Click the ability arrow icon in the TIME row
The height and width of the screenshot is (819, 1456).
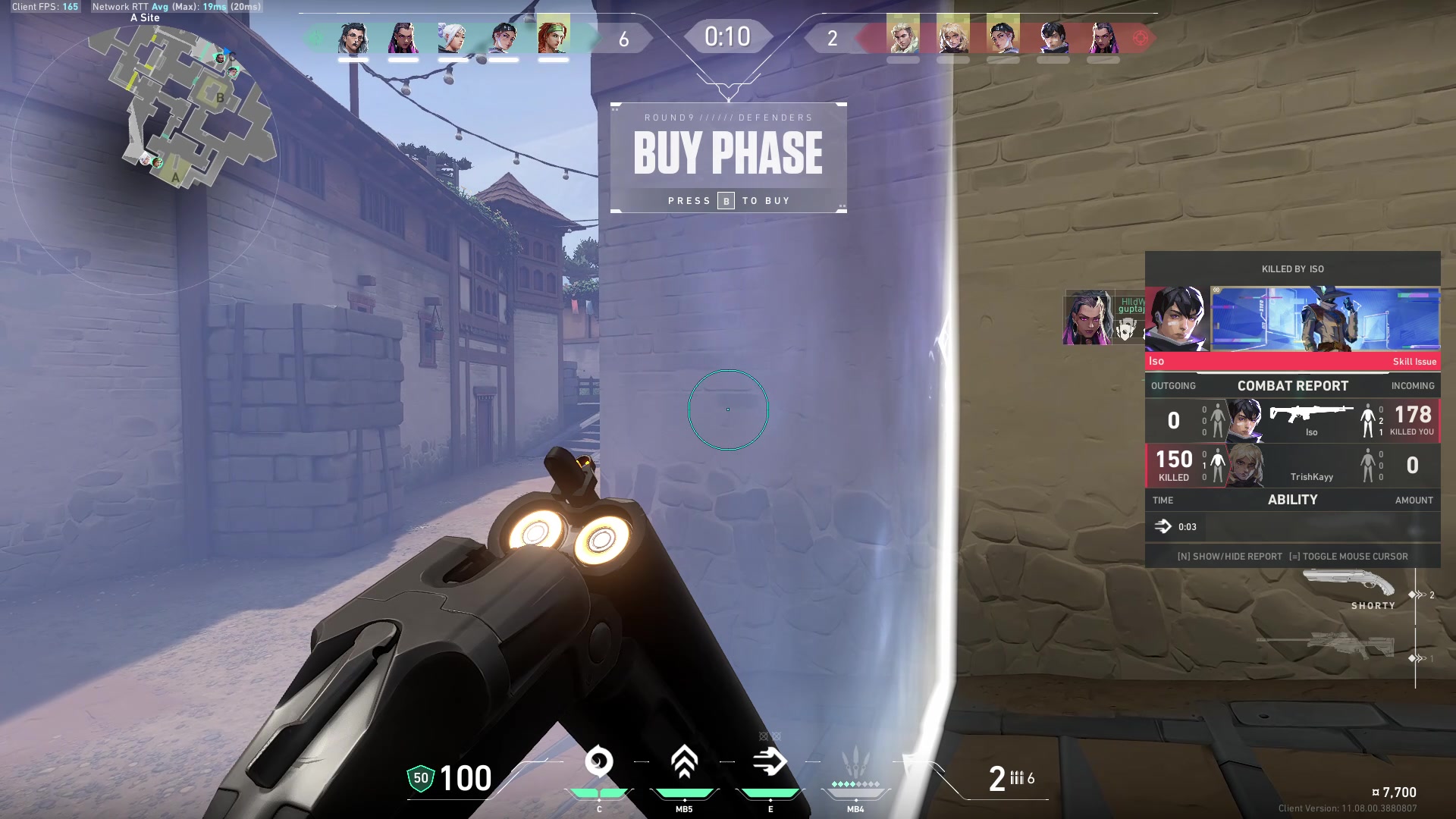coord(1163,526)
